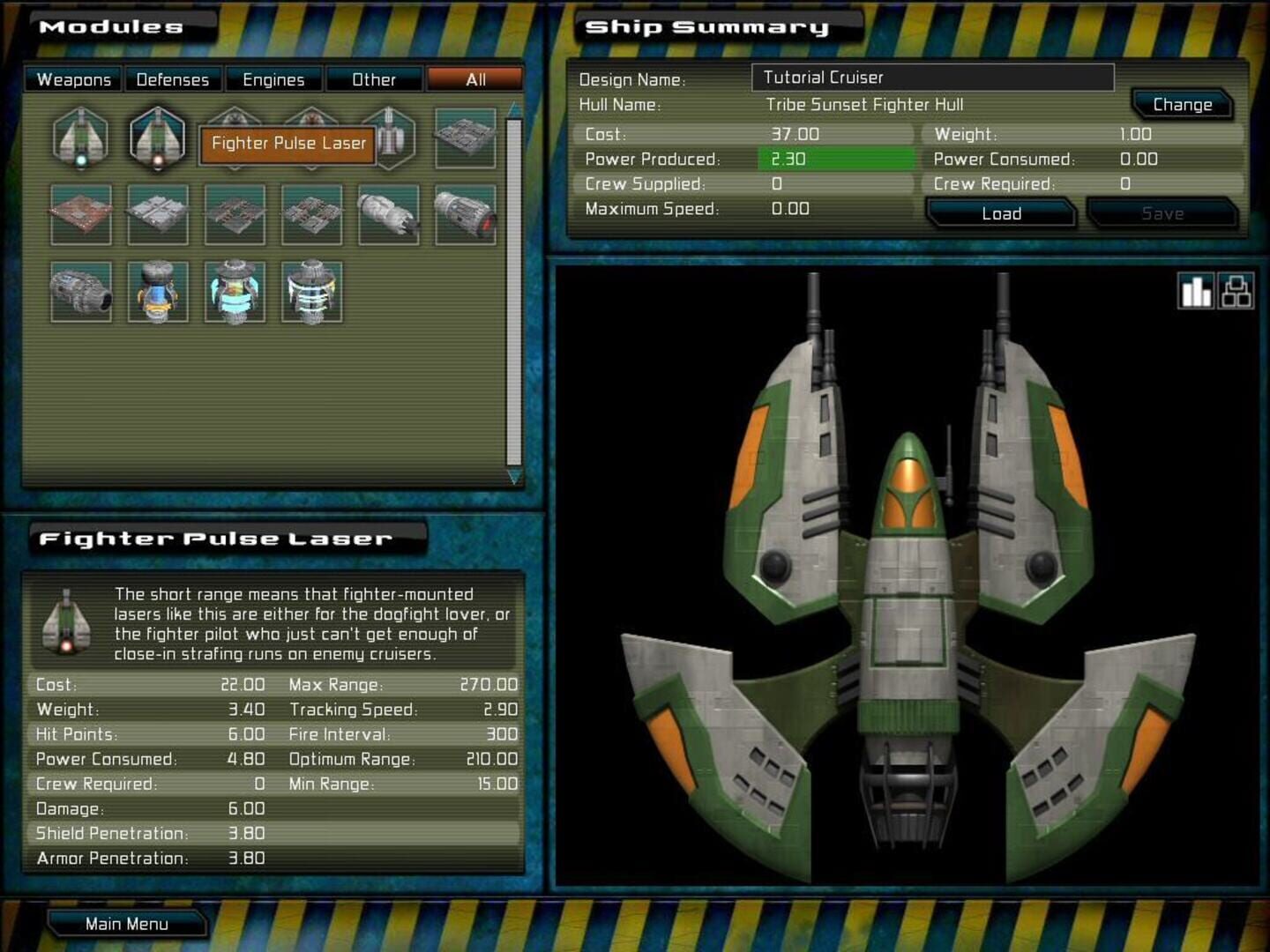Return to the Main Menu
Image resolution: width=1270 pixels, height=952 pixels.
pos(128,923)
